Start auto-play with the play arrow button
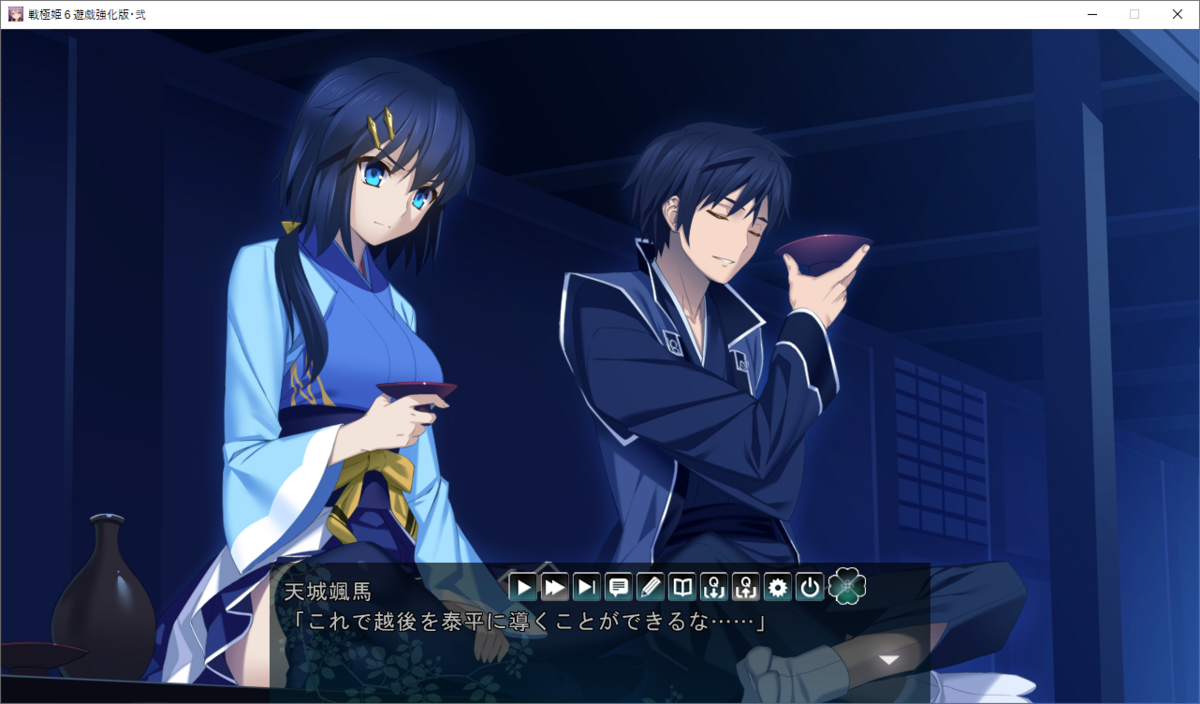The image size is (1200, 704). click(x=522, y=587)
